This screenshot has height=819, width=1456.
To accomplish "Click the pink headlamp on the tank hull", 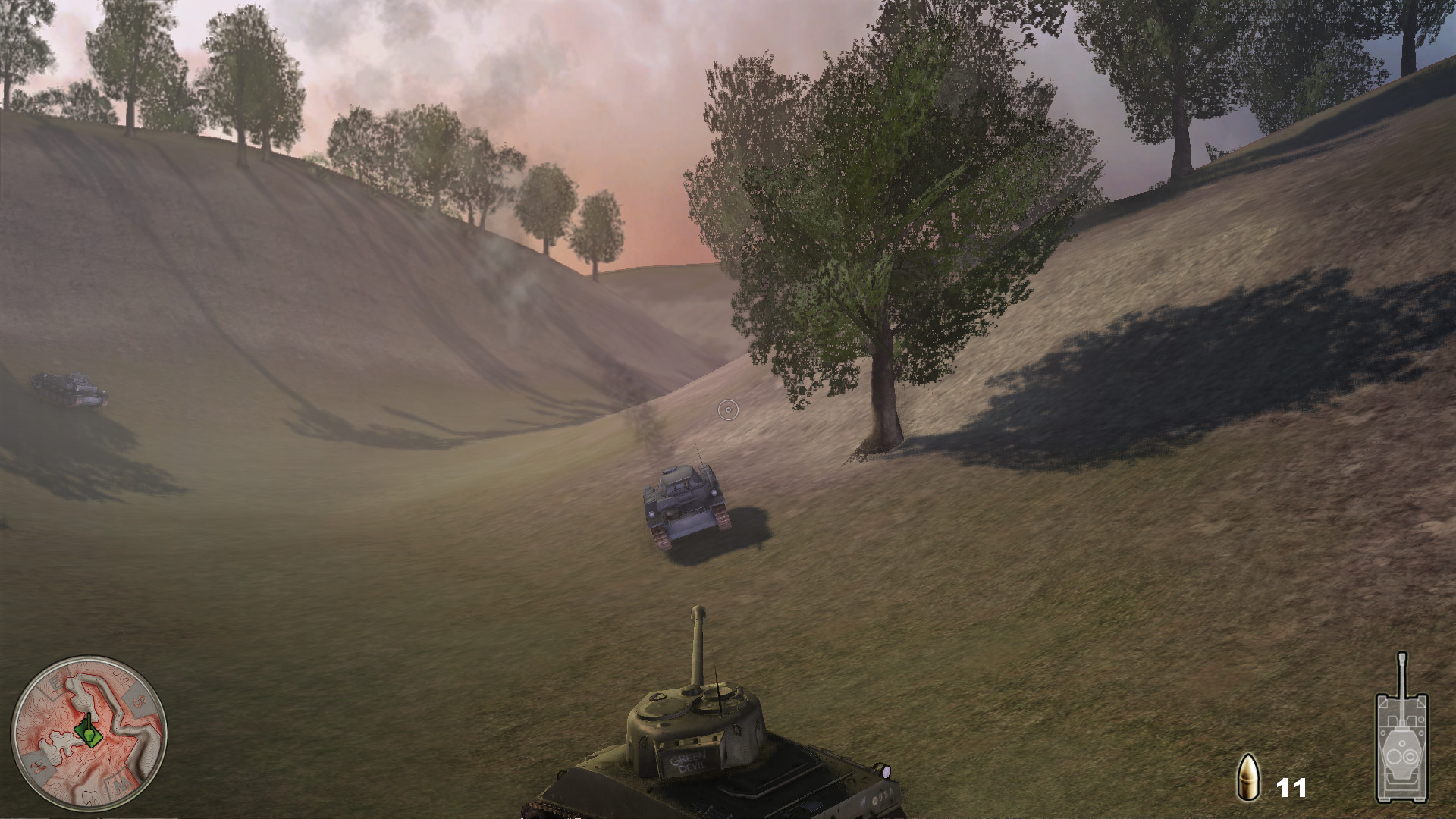I will [886, 772].
